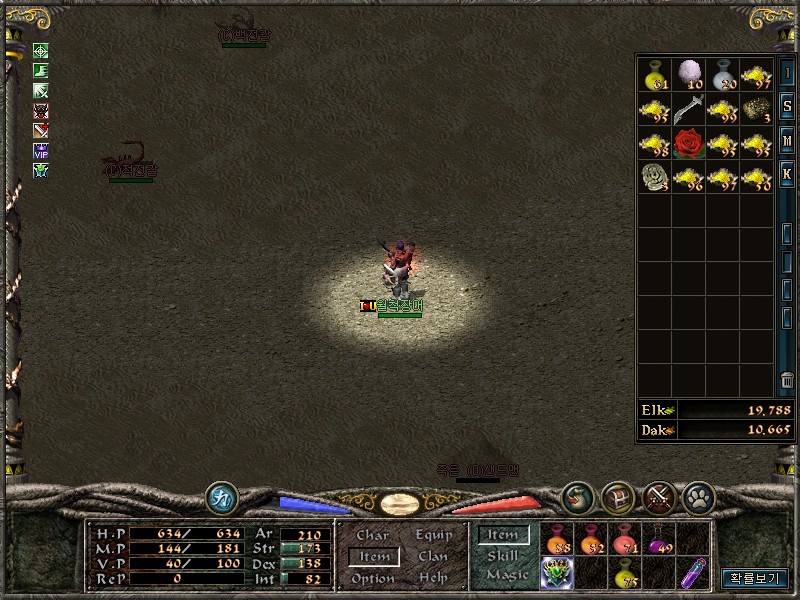
Task: Select the white orb item in inventory
Action: click(689, 73)
